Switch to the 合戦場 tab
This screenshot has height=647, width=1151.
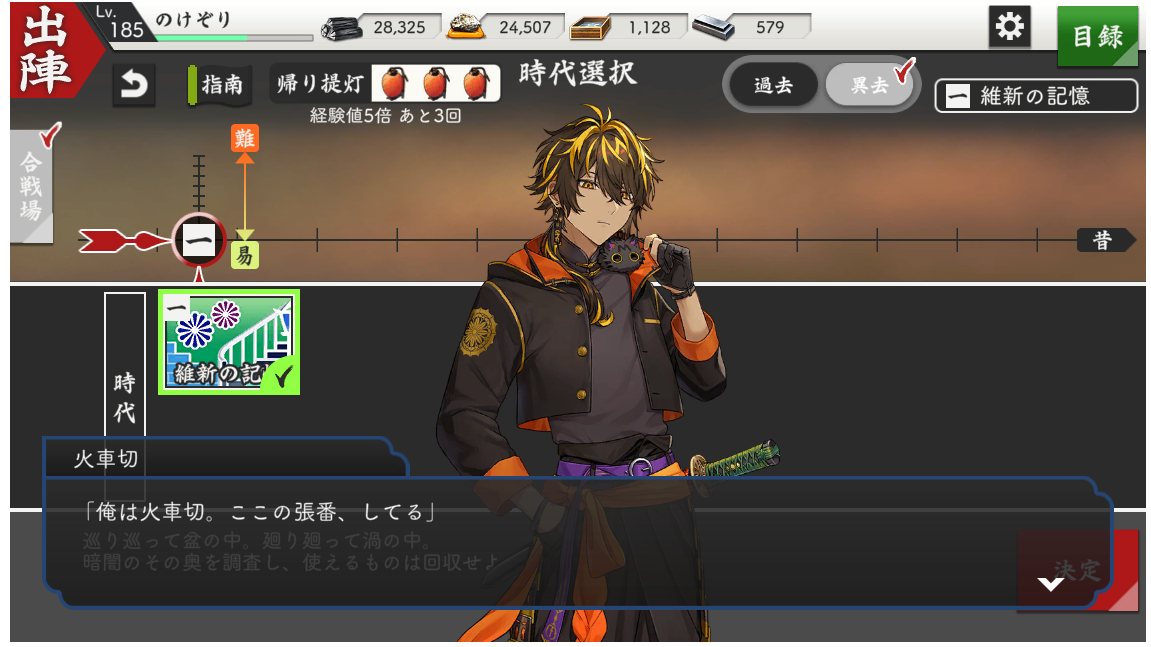31,186
